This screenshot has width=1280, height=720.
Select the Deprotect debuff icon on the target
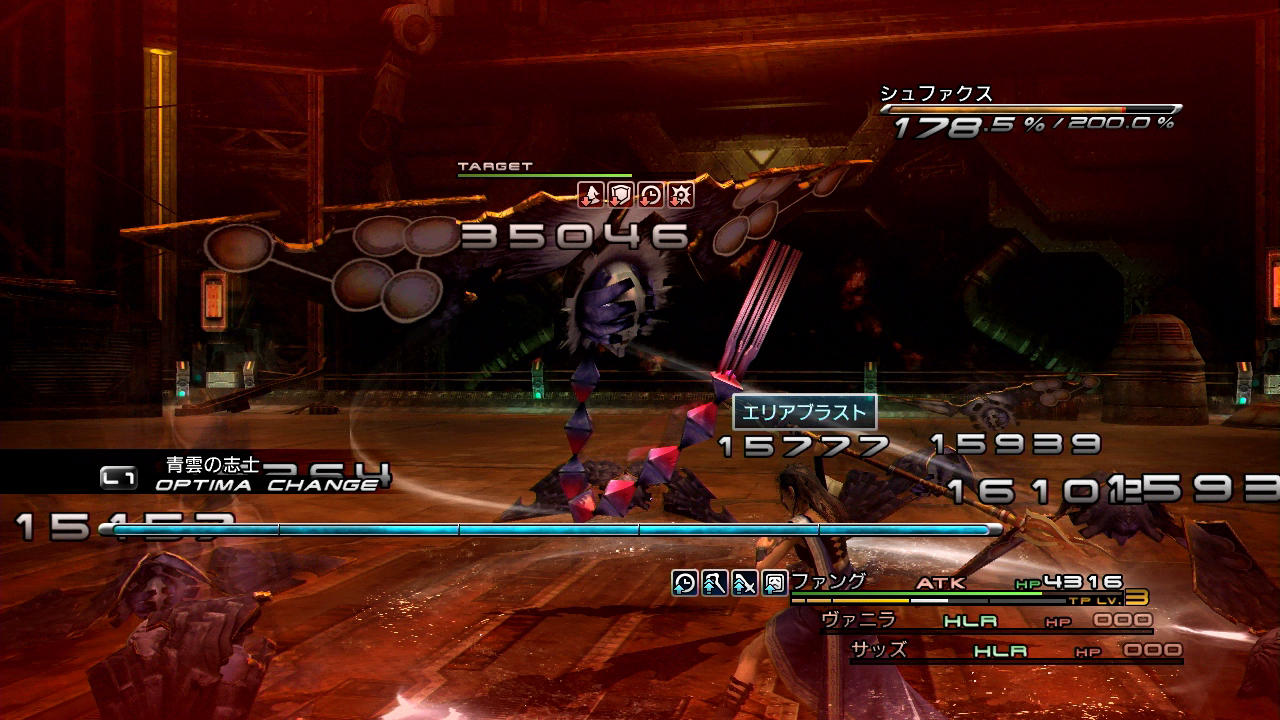(x=591, y=194)
